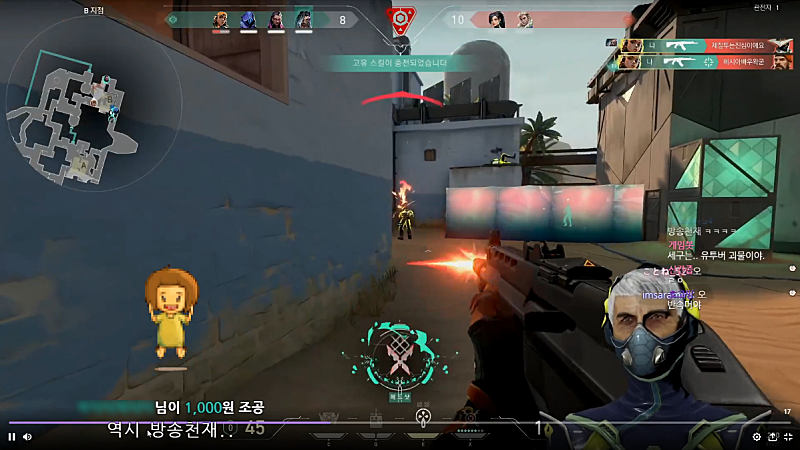Toggle the video player volume
This screenshot has width=800, height=450.
point(27,437)
